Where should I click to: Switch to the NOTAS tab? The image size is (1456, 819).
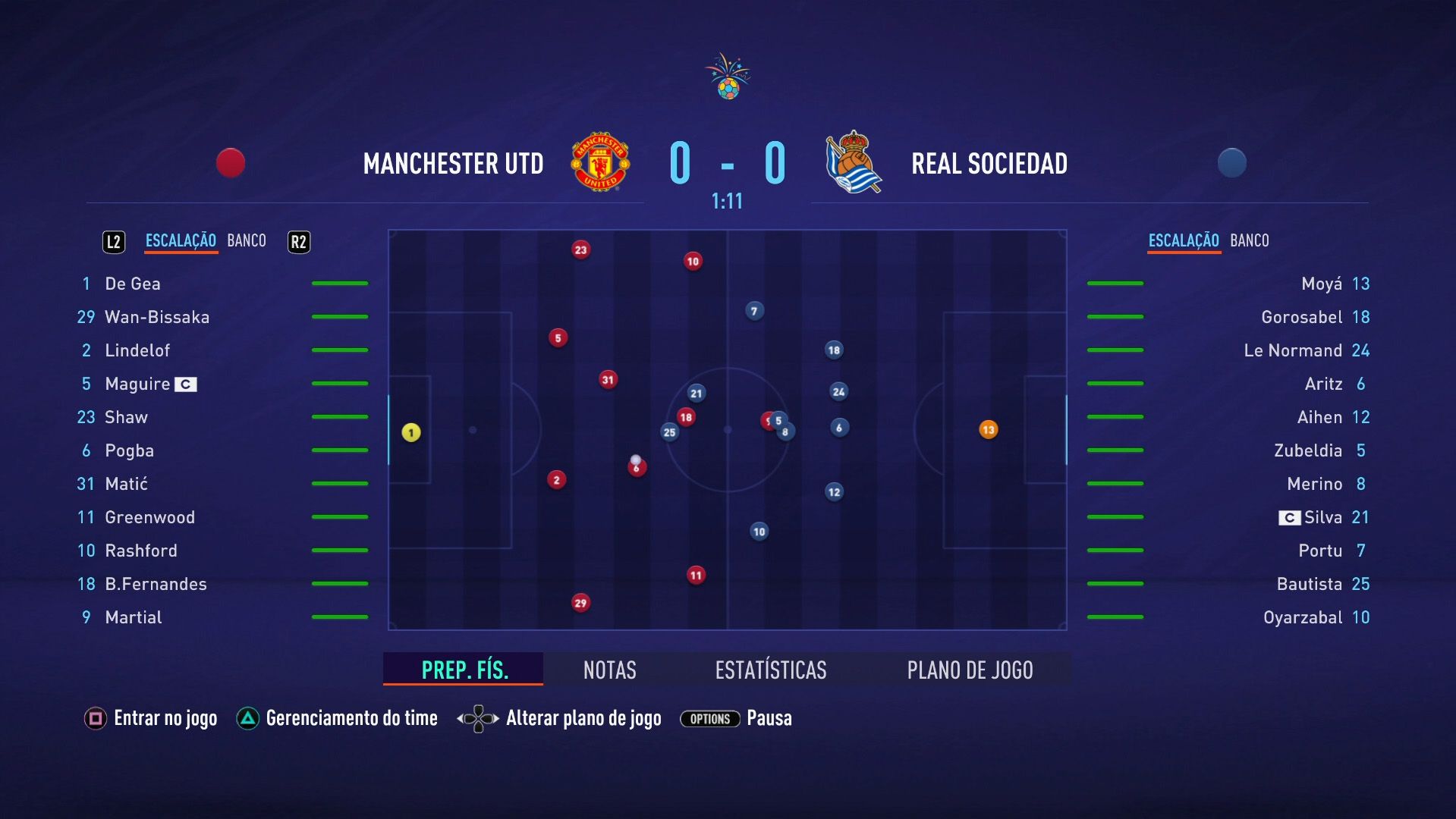[x=609, y=670]
